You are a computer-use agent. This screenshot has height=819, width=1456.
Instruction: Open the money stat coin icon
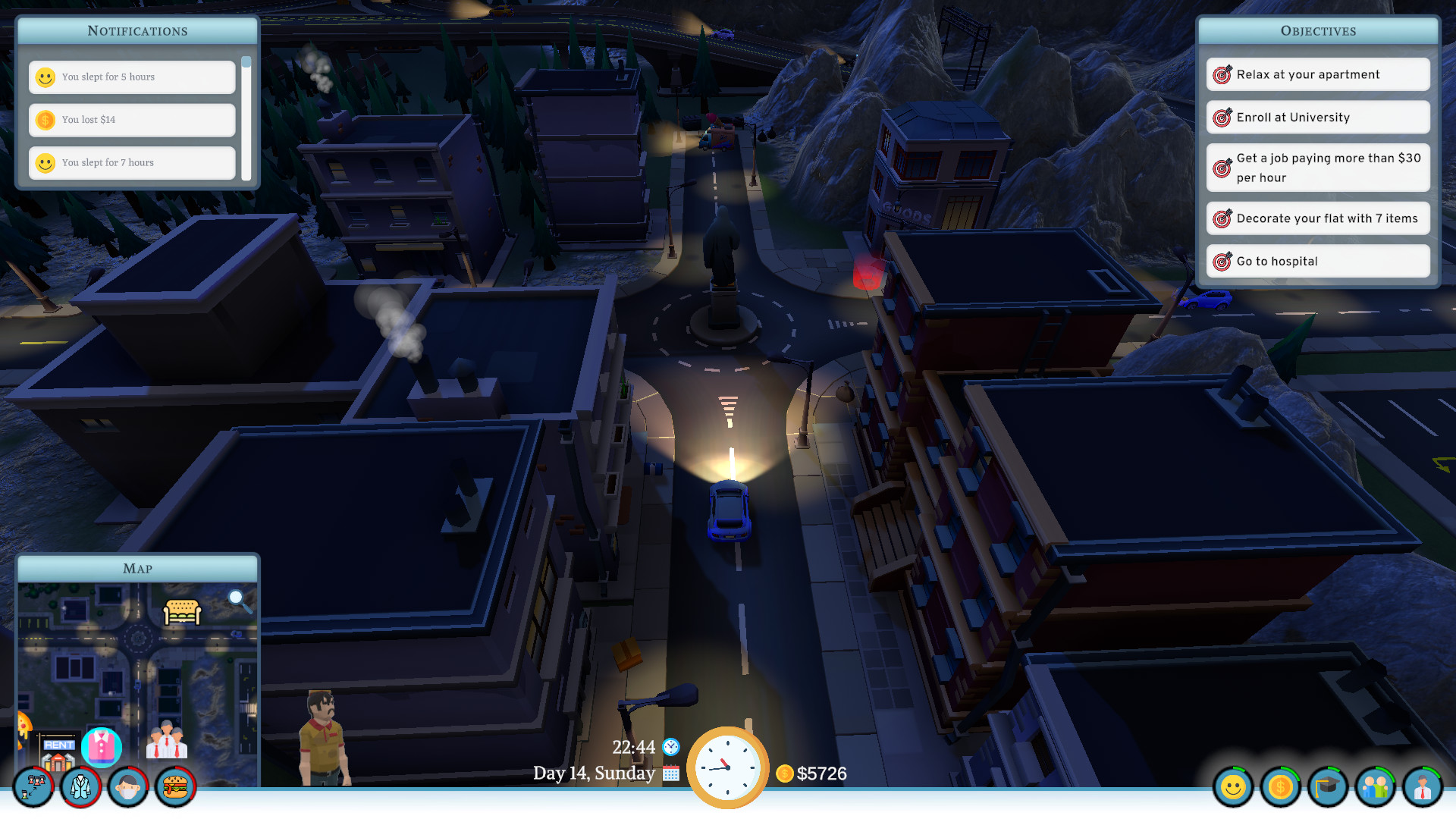(1281, 788)
